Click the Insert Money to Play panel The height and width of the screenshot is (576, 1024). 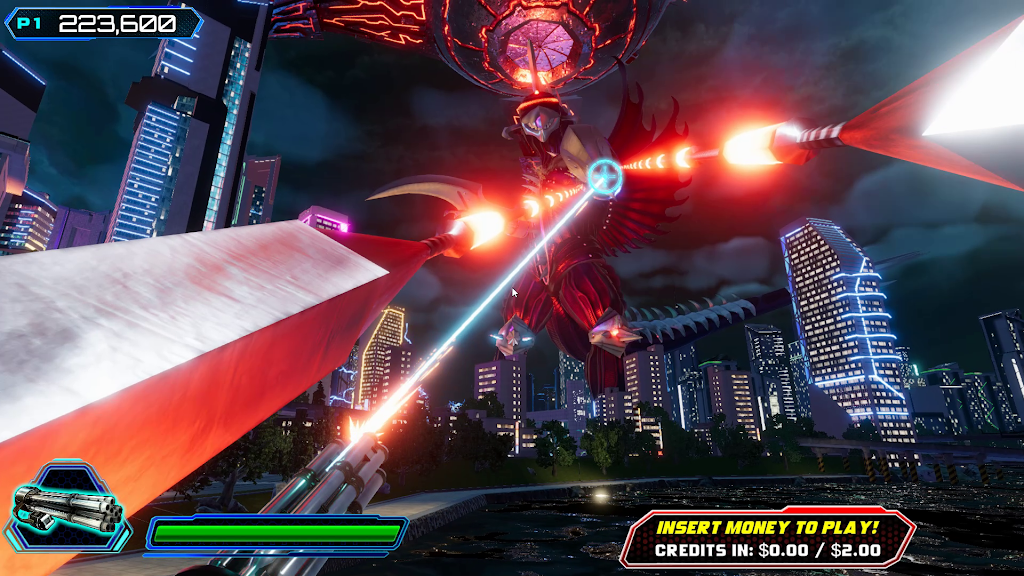[x=767, y=537]
